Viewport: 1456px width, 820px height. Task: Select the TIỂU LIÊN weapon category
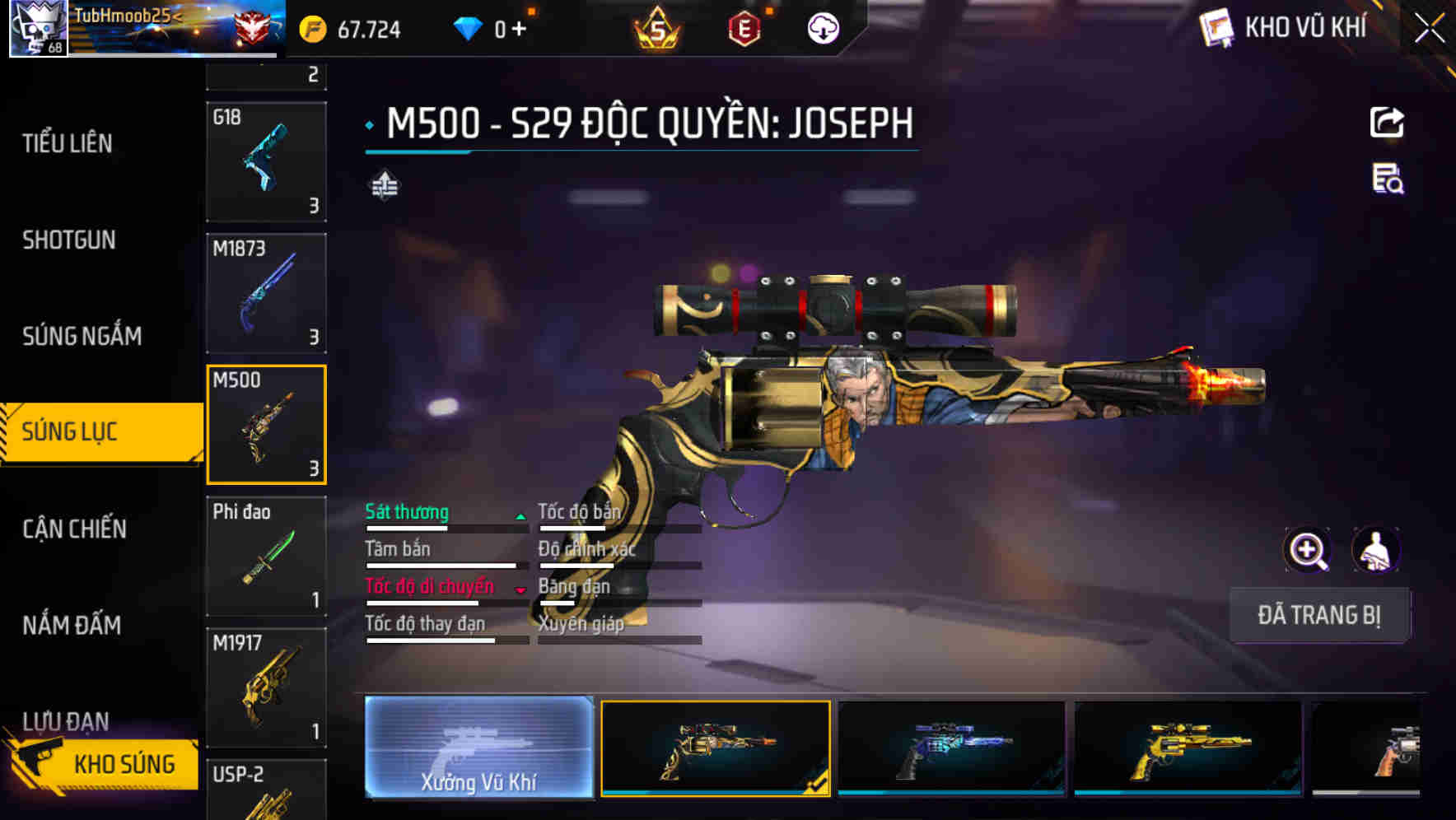64,143
